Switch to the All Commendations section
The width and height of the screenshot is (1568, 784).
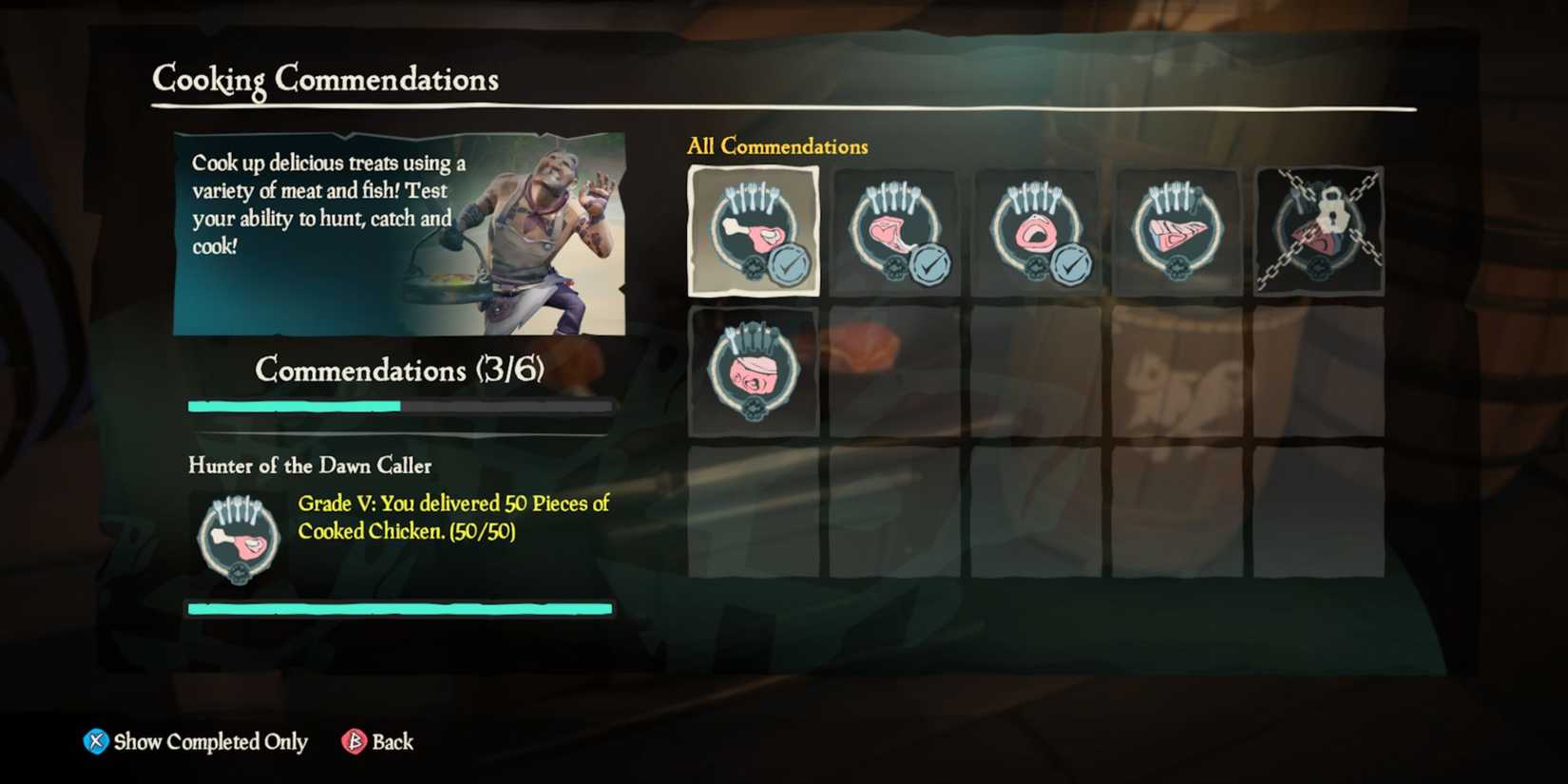778,145
